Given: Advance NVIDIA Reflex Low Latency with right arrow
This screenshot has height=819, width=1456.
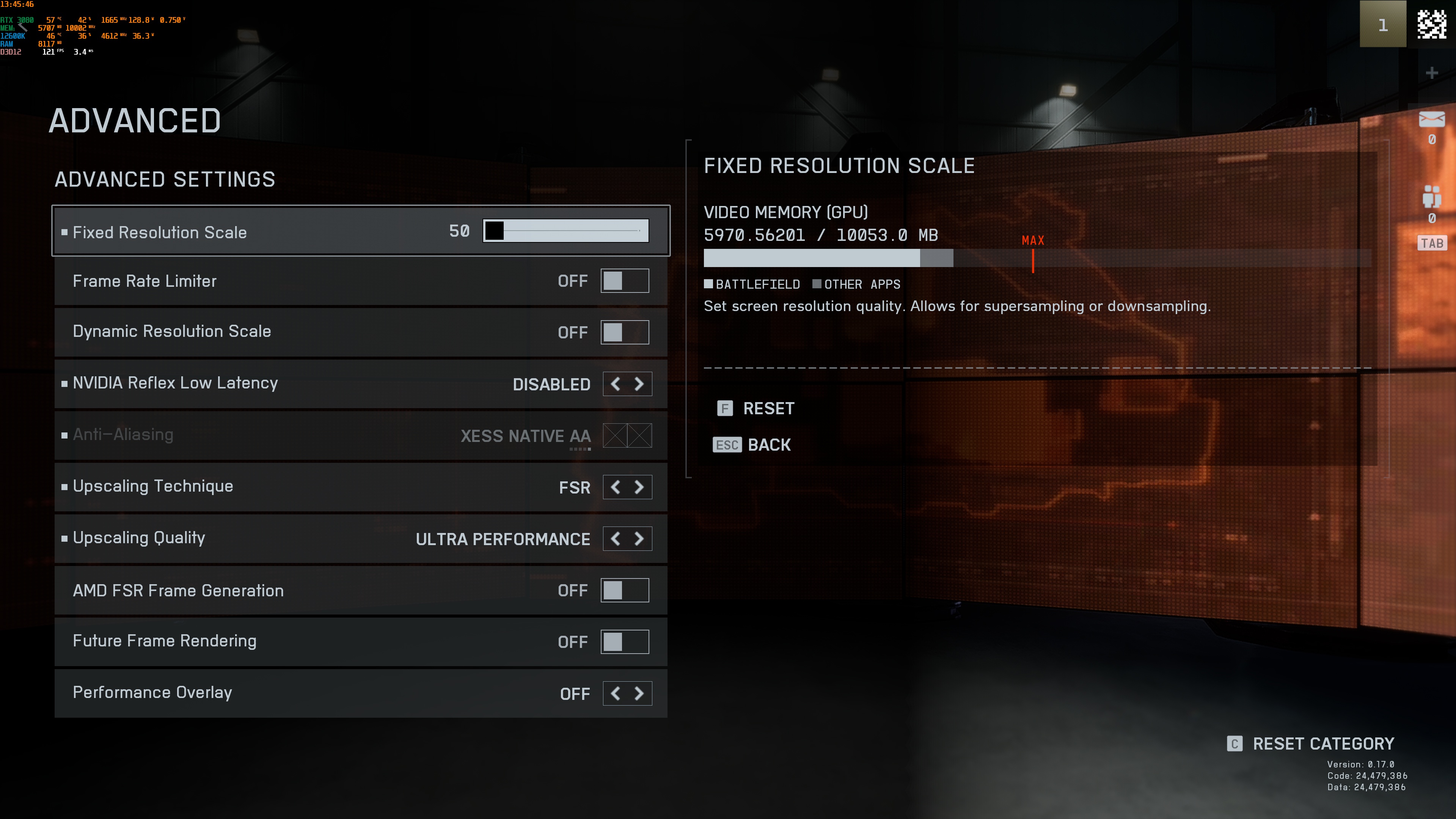Looking at the screenshot, I should tap(639, 384).
